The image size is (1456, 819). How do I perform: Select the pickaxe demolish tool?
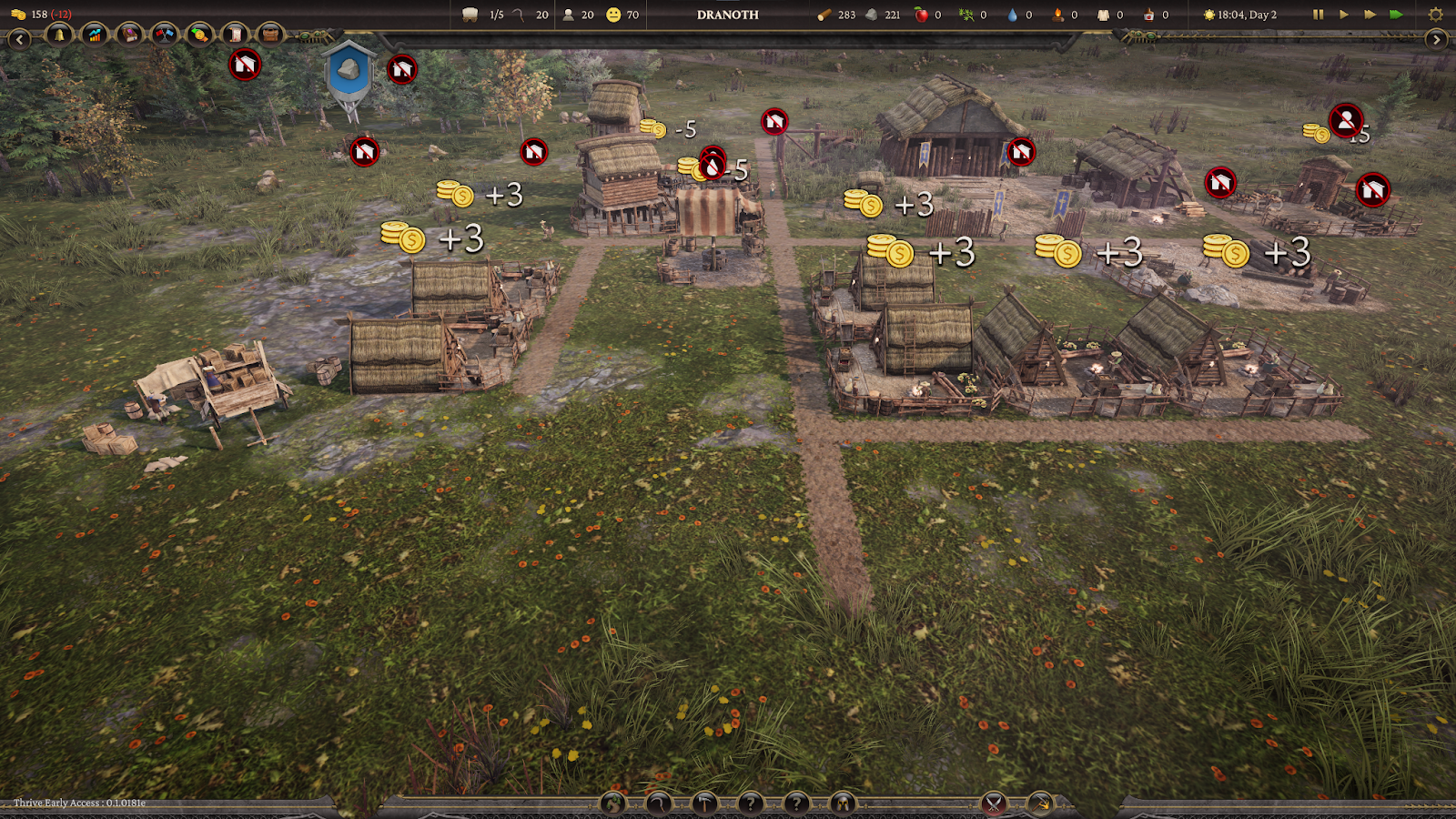point(1039,804)
